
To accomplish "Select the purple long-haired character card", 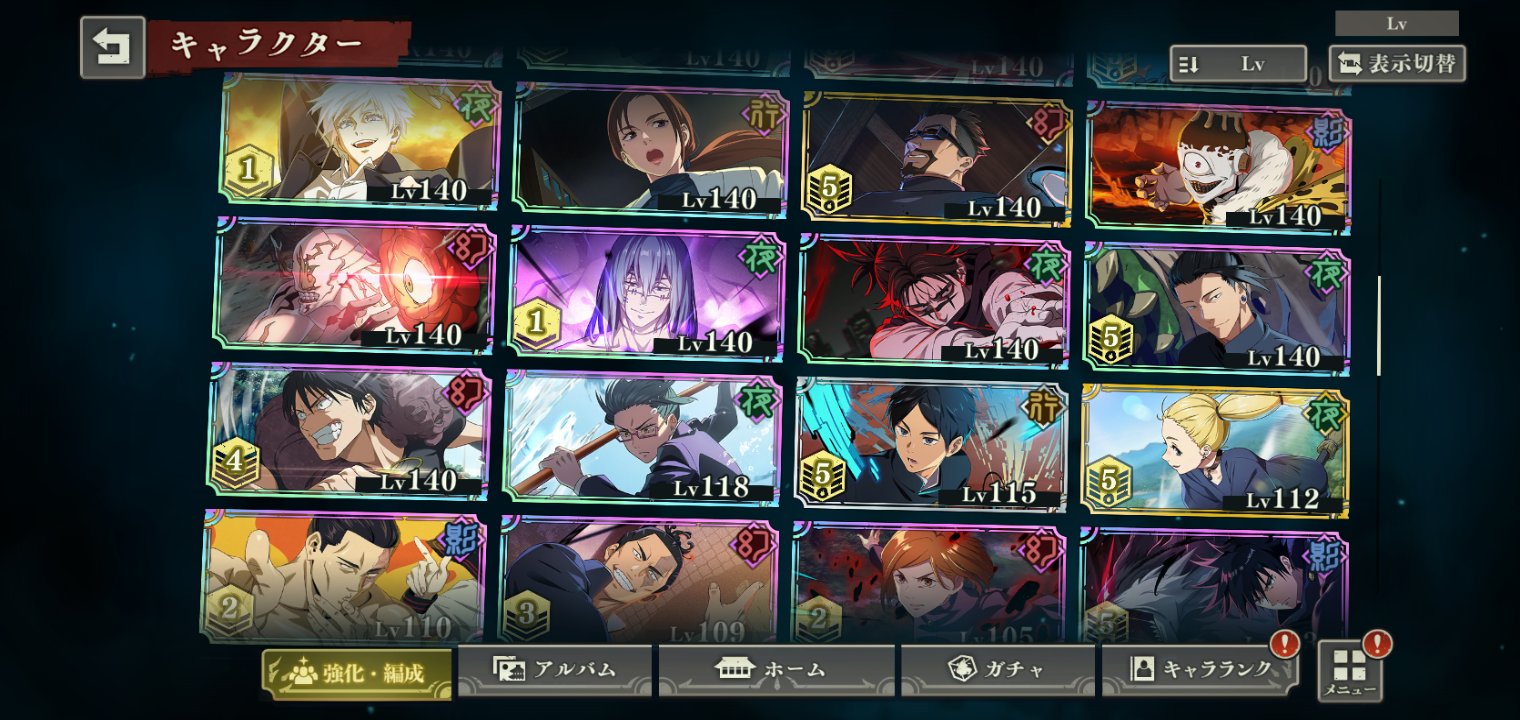I will click(x=646, y=292).
